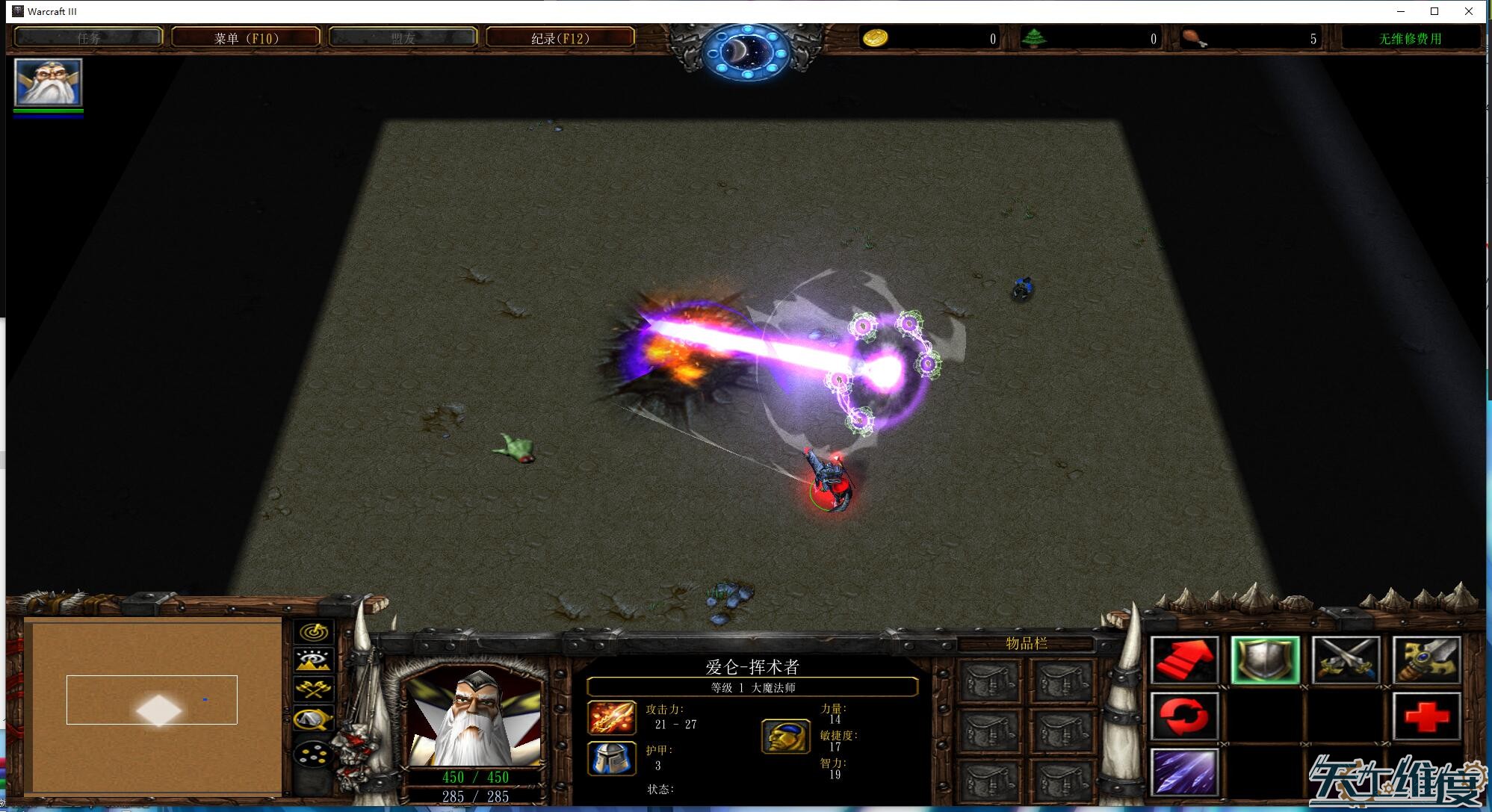This screenshot has height=812, width=1492.
Task: Open the 任务 quests button
Action: click(x=88, y=38)
